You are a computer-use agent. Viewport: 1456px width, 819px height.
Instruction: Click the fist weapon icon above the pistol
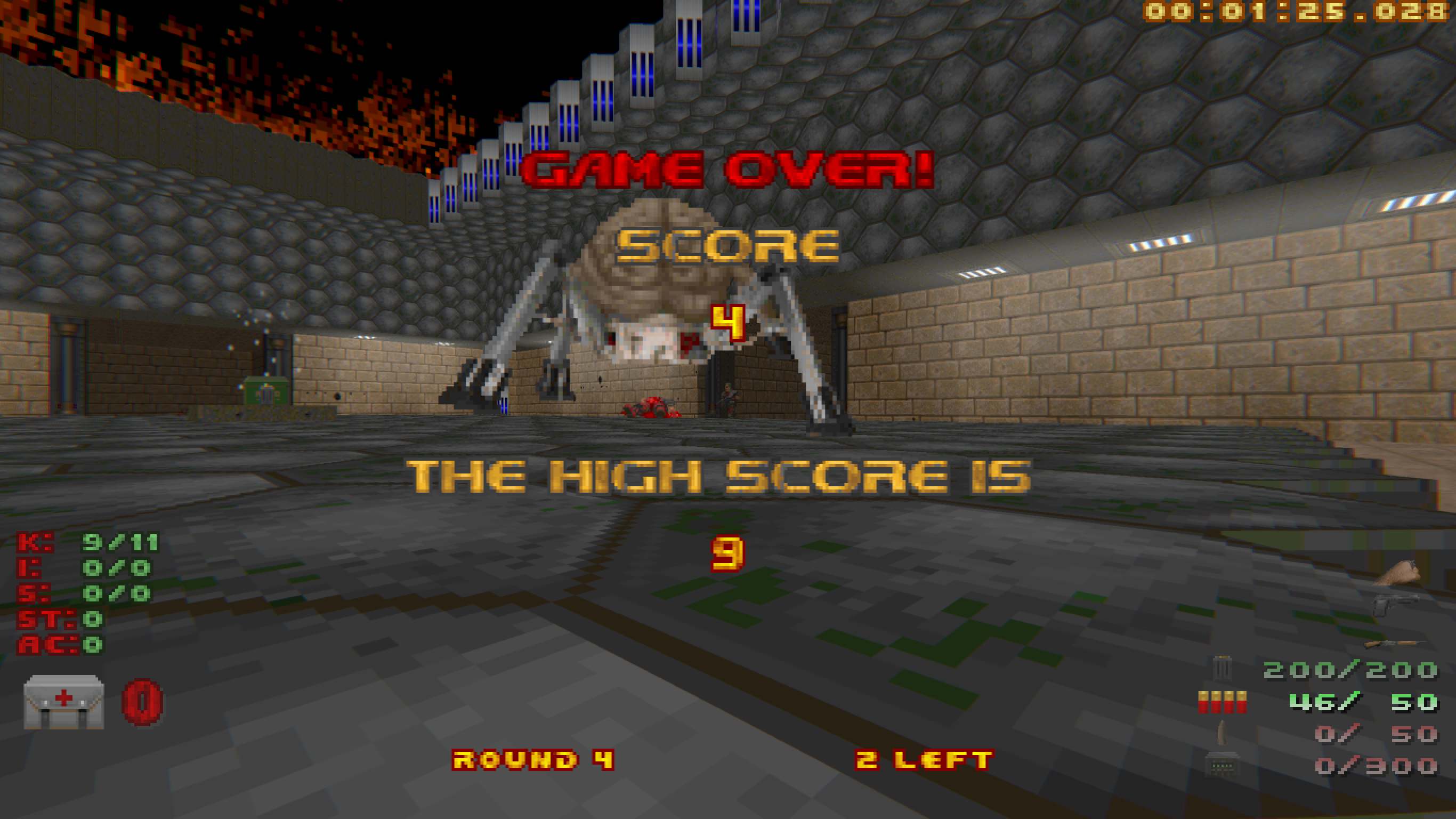(1398, 573)
